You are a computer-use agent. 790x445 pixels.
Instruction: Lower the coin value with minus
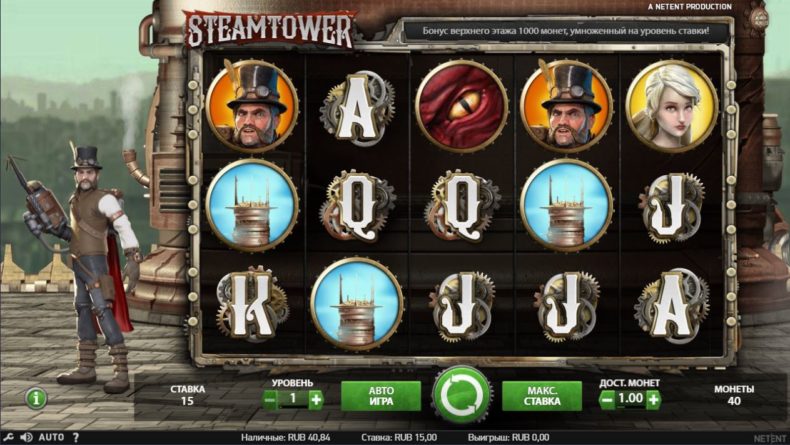click(607, 399)
